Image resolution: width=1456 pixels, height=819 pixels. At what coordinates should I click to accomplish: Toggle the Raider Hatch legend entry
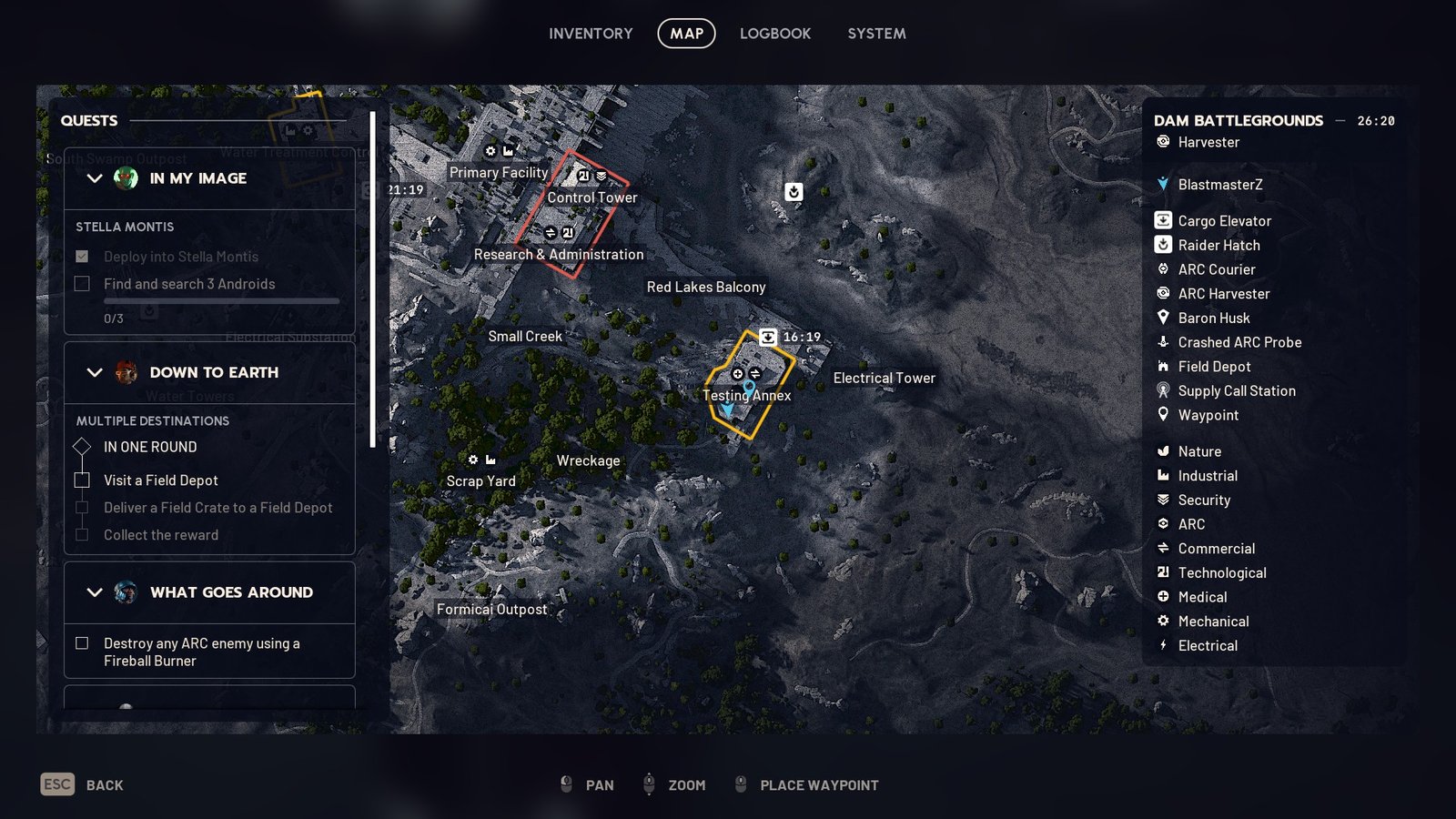click(1218, 246)
